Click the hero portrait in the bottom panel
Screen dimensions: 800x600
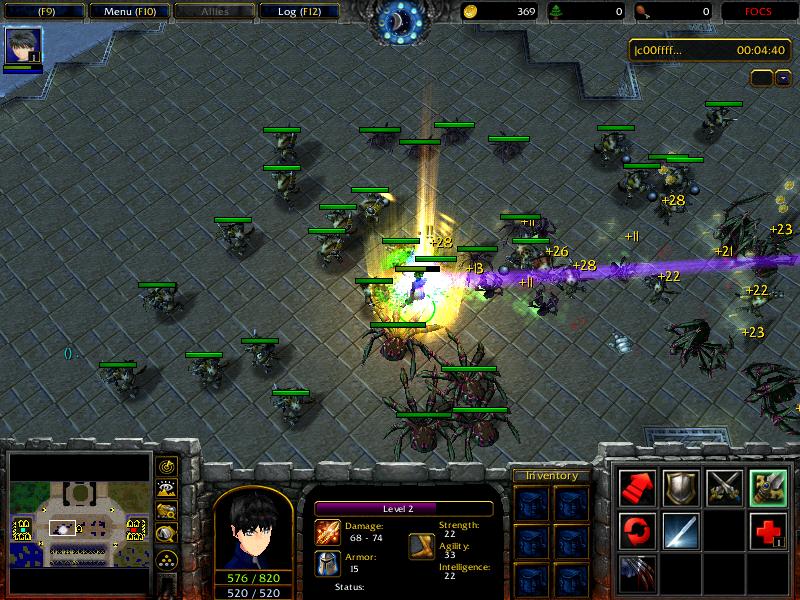[x=252, y=527]
